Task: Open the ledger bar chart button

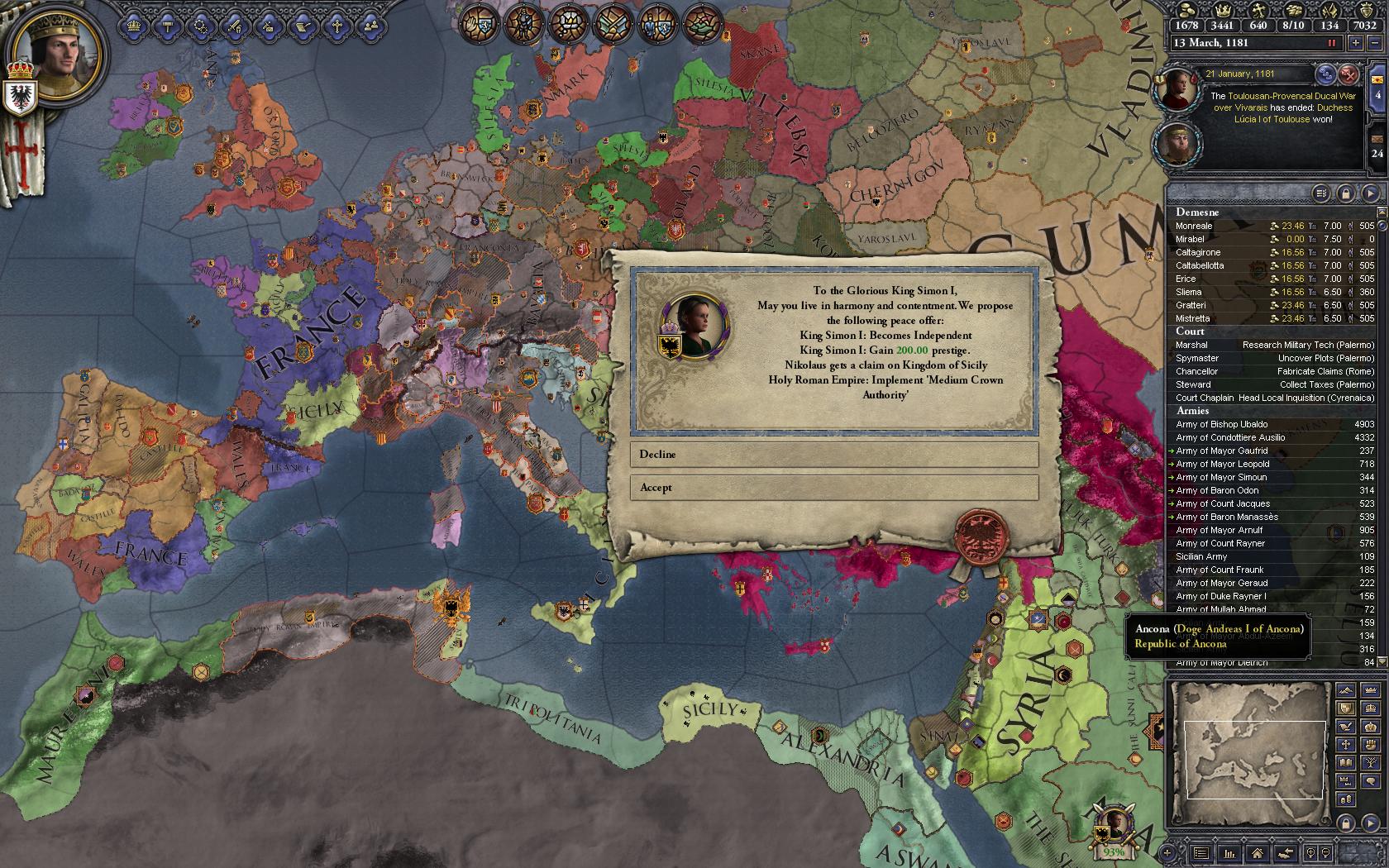Action: [x=1229, y=852]
